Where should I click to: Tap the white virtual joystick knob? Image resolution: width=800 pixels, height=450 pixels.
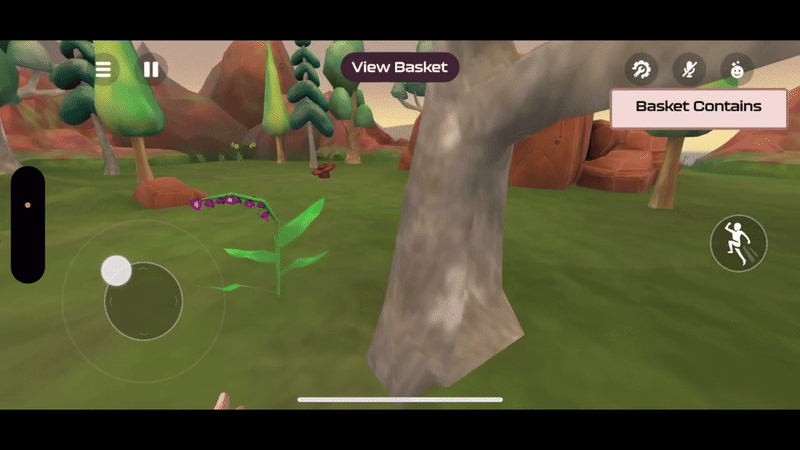click(117, 270)
